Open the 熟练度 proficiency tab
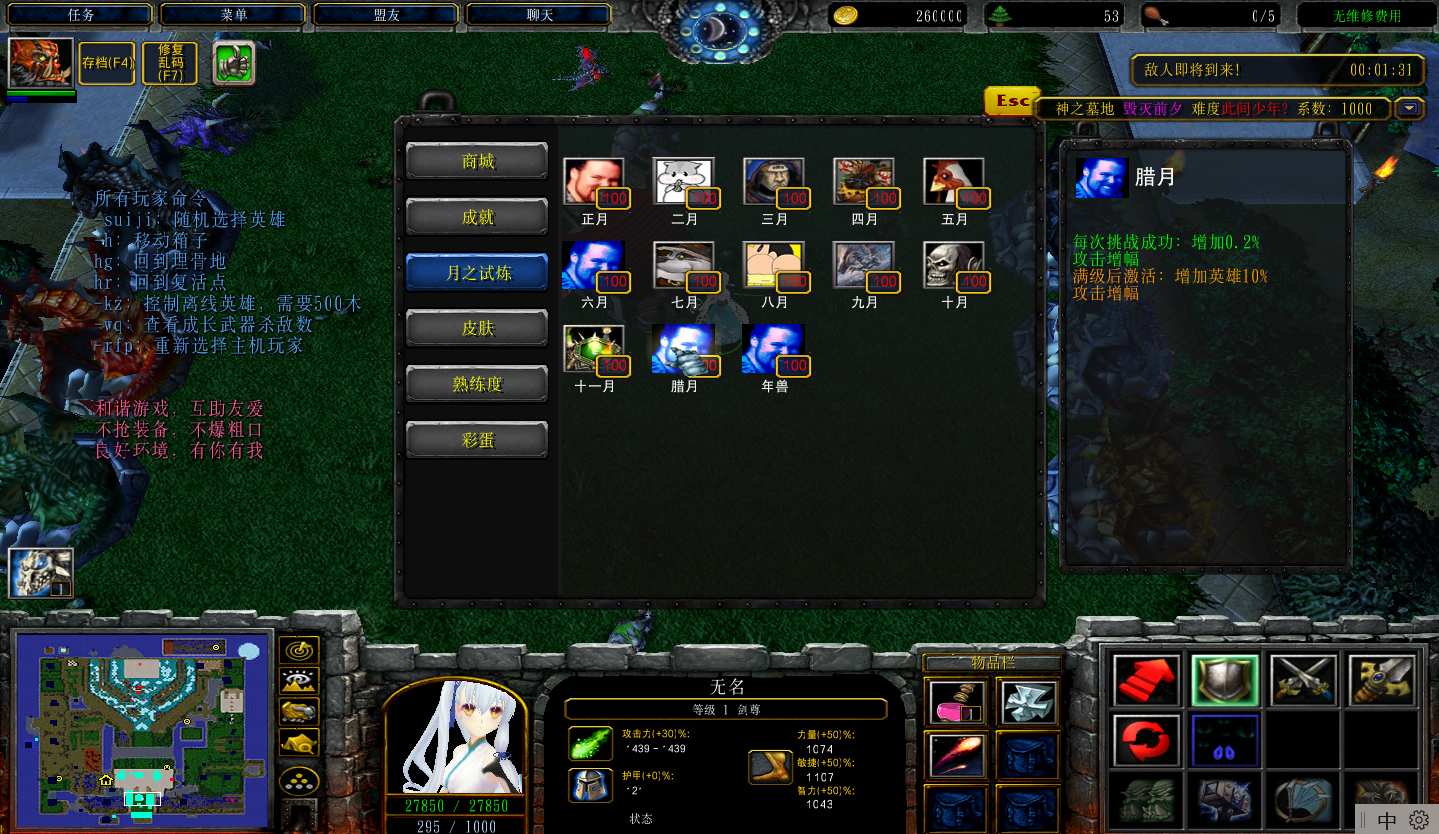The height and width of the screenshot is (834, 1439). [477, 384]
